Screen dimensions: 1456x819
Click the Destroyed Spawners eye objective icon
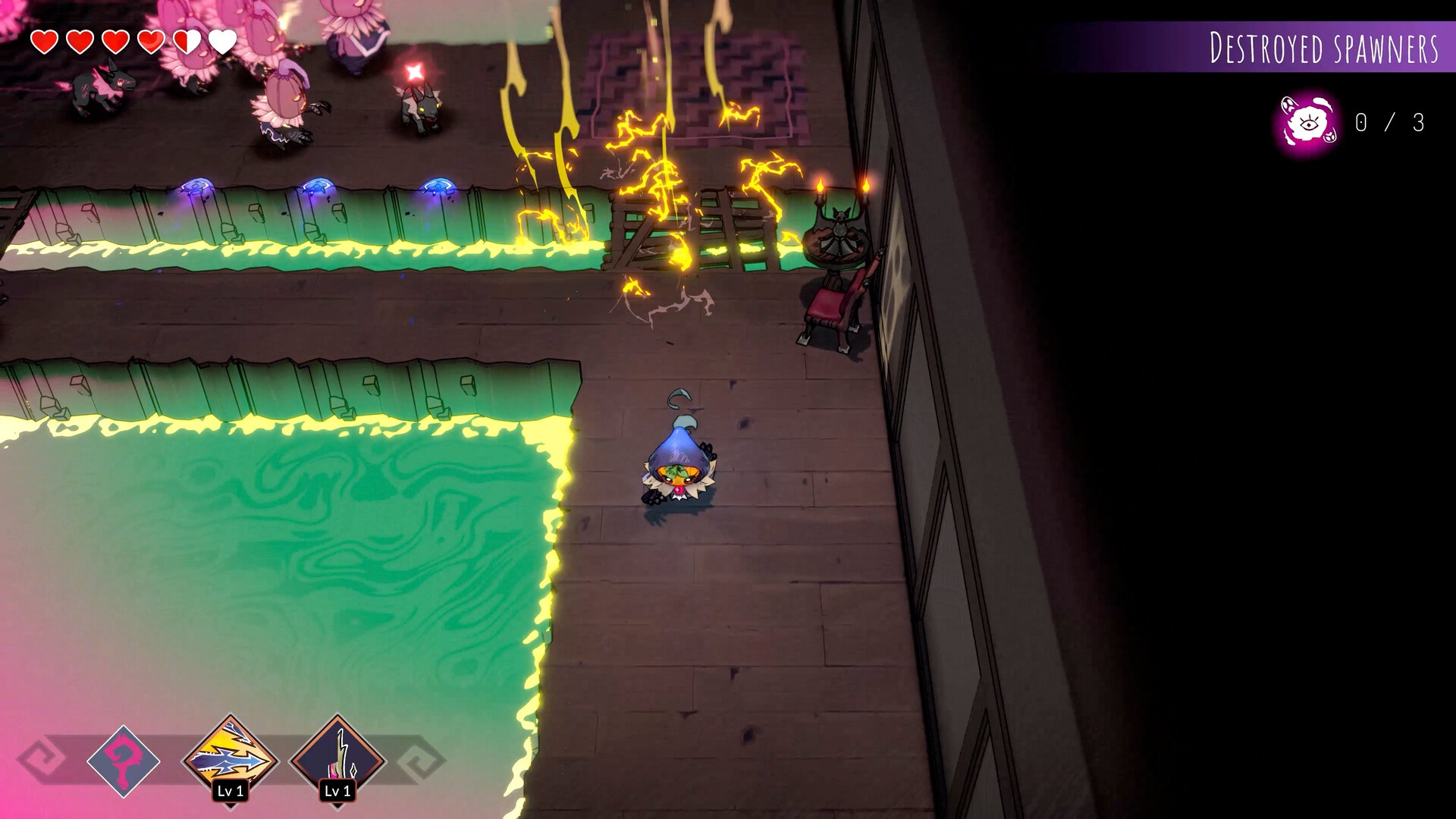point(1307,123)
